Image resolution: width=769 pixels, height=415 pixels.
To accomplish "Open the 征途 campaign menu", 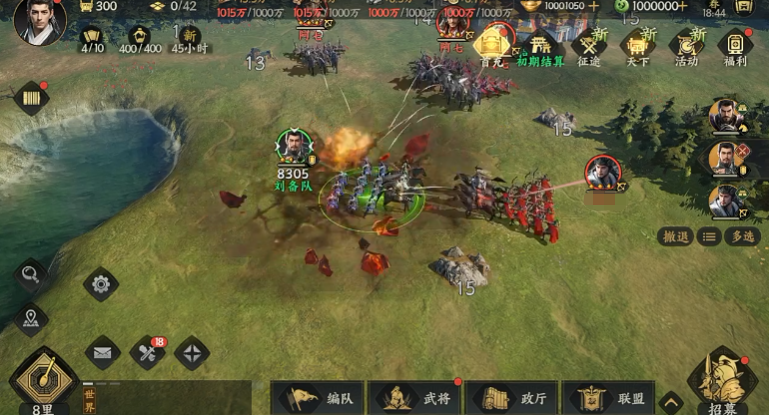I will click(591, 46).
